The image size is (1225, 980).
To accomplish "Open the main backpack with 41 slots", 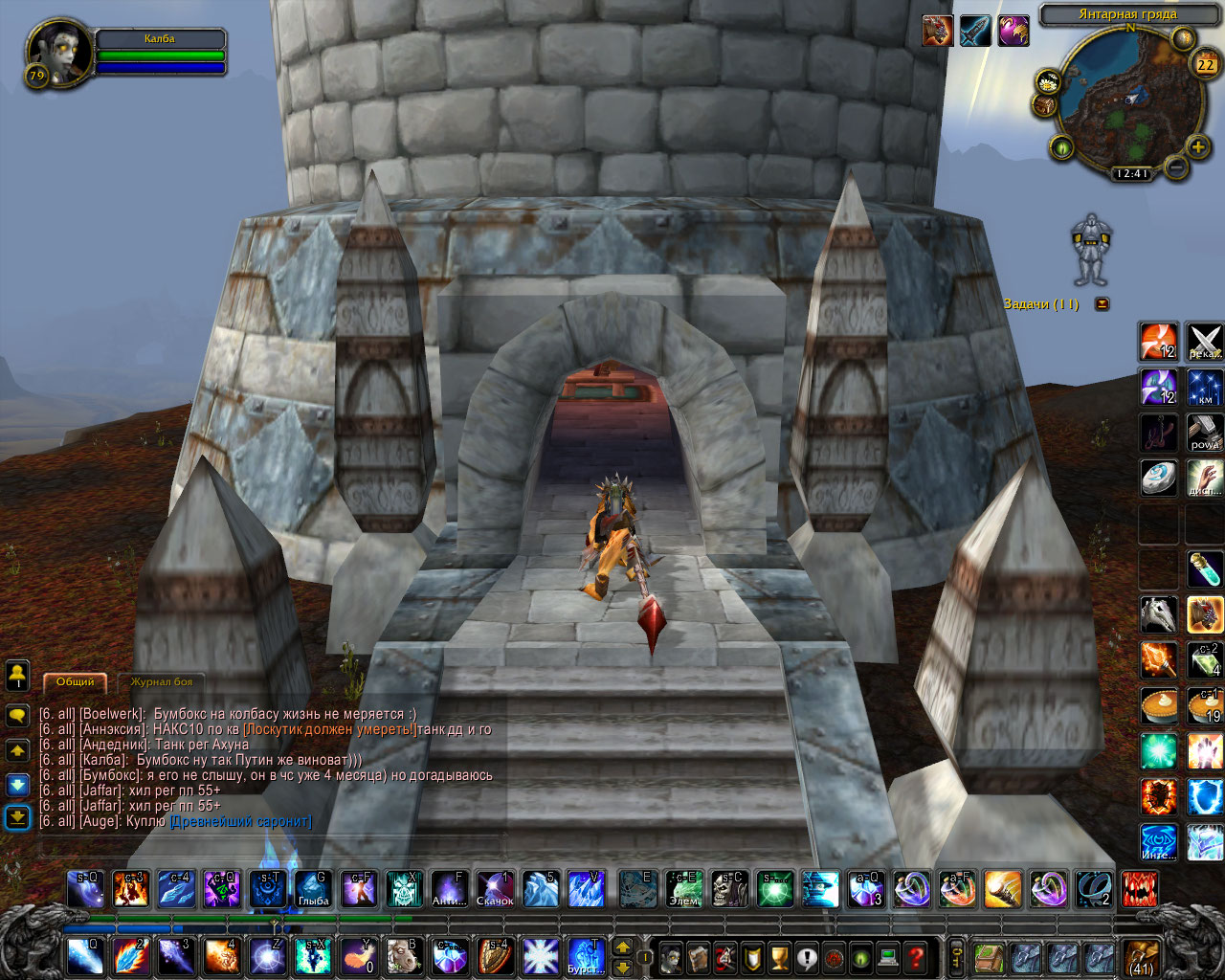I will 1141,956.
